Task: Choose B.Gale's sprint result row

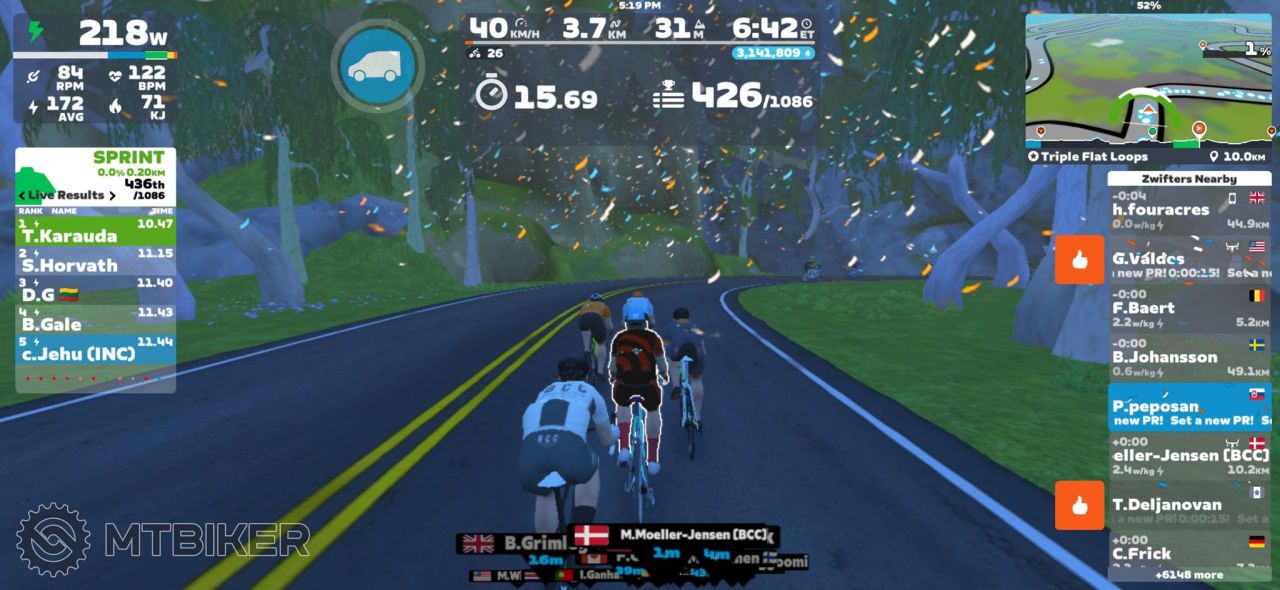Action: pyautogui.click(x=95, y=320)
